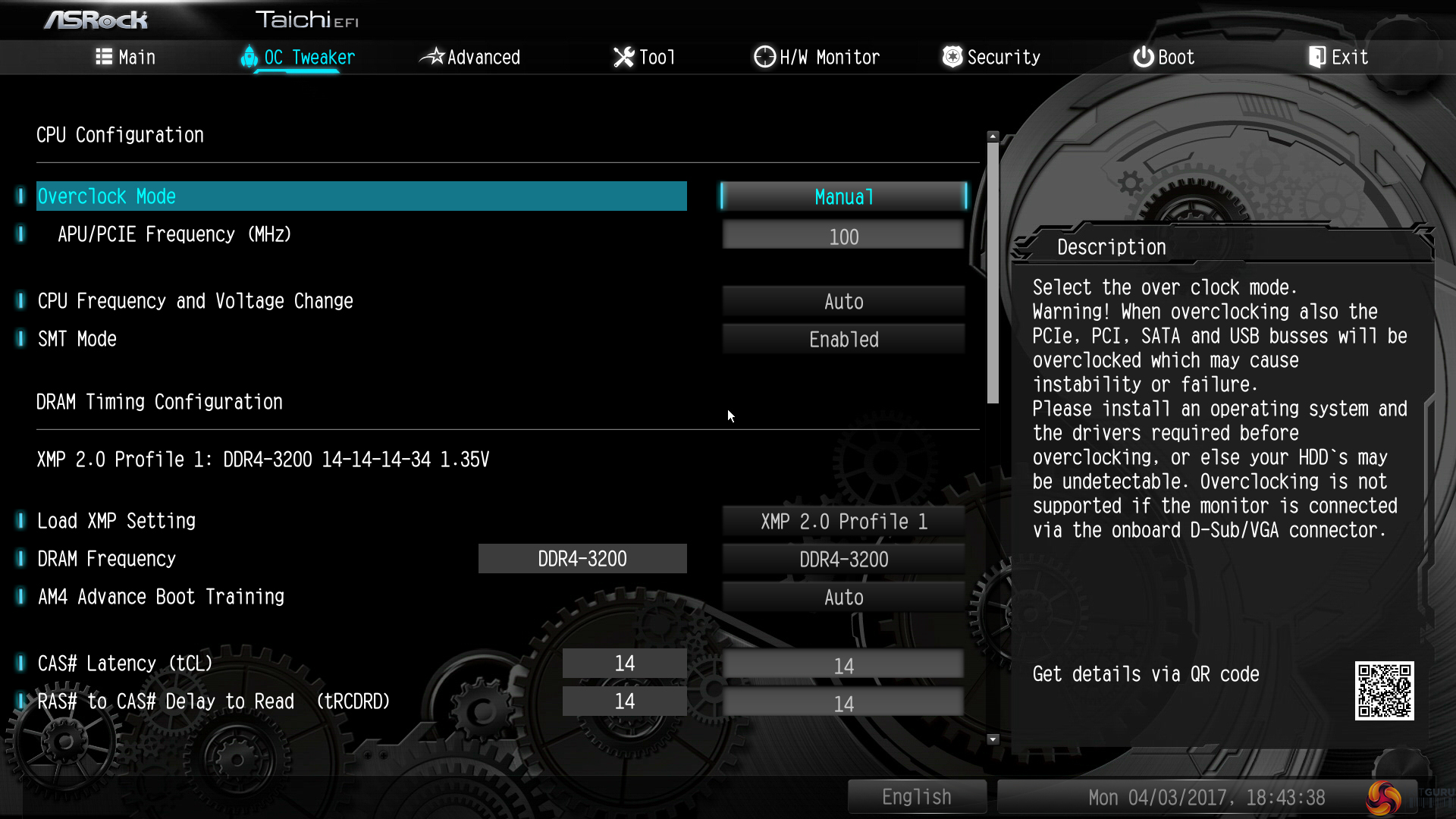The height and width of the screenshot is (819, 1456).
Task: Switch to the Boot tab
Action: pyautogui.click(x=1164, y=57)
